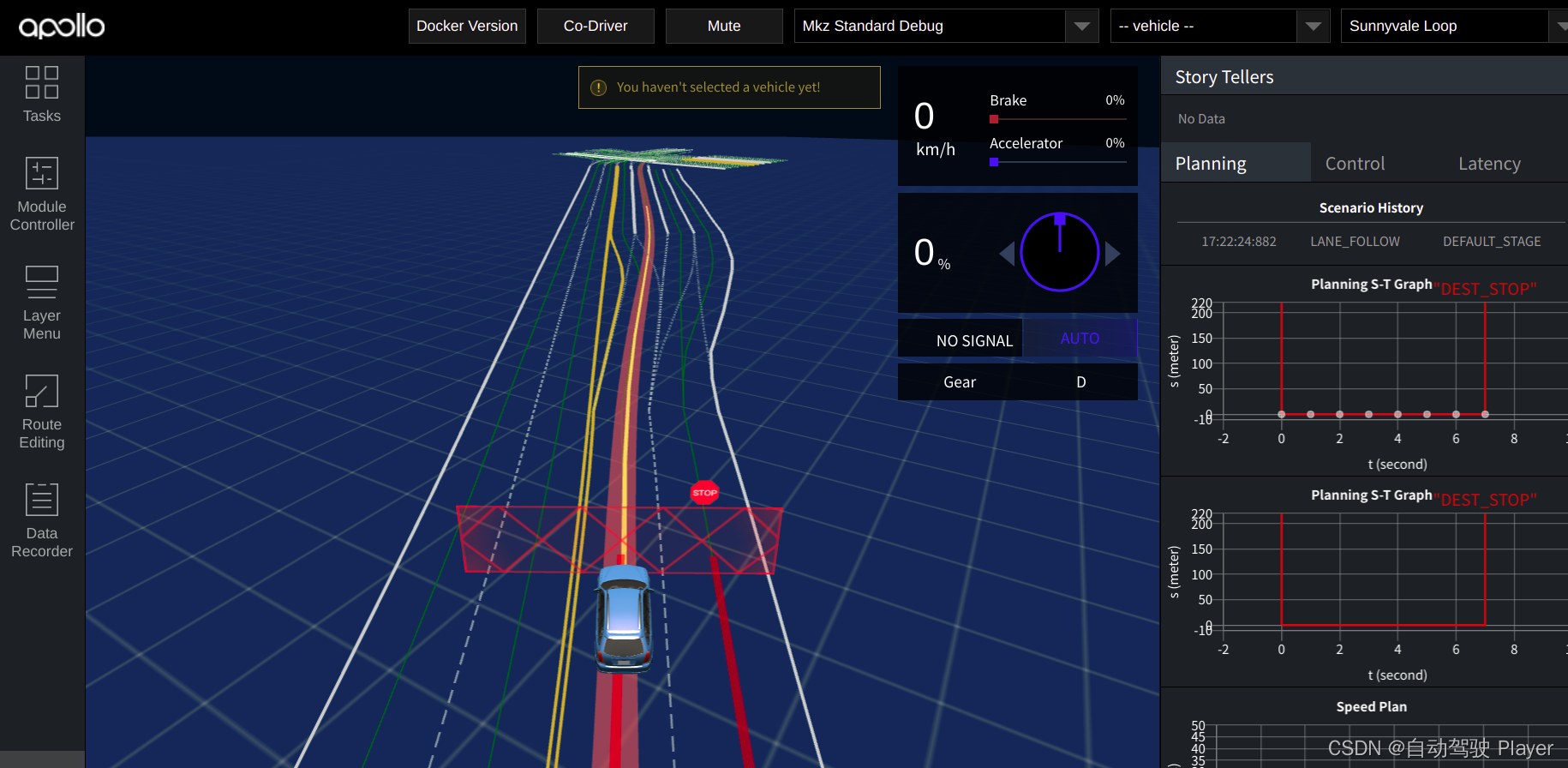Click the warning icon in the vehicle notice banner
This screenshot has height=768, width=1568.
(x=598, y=87)
